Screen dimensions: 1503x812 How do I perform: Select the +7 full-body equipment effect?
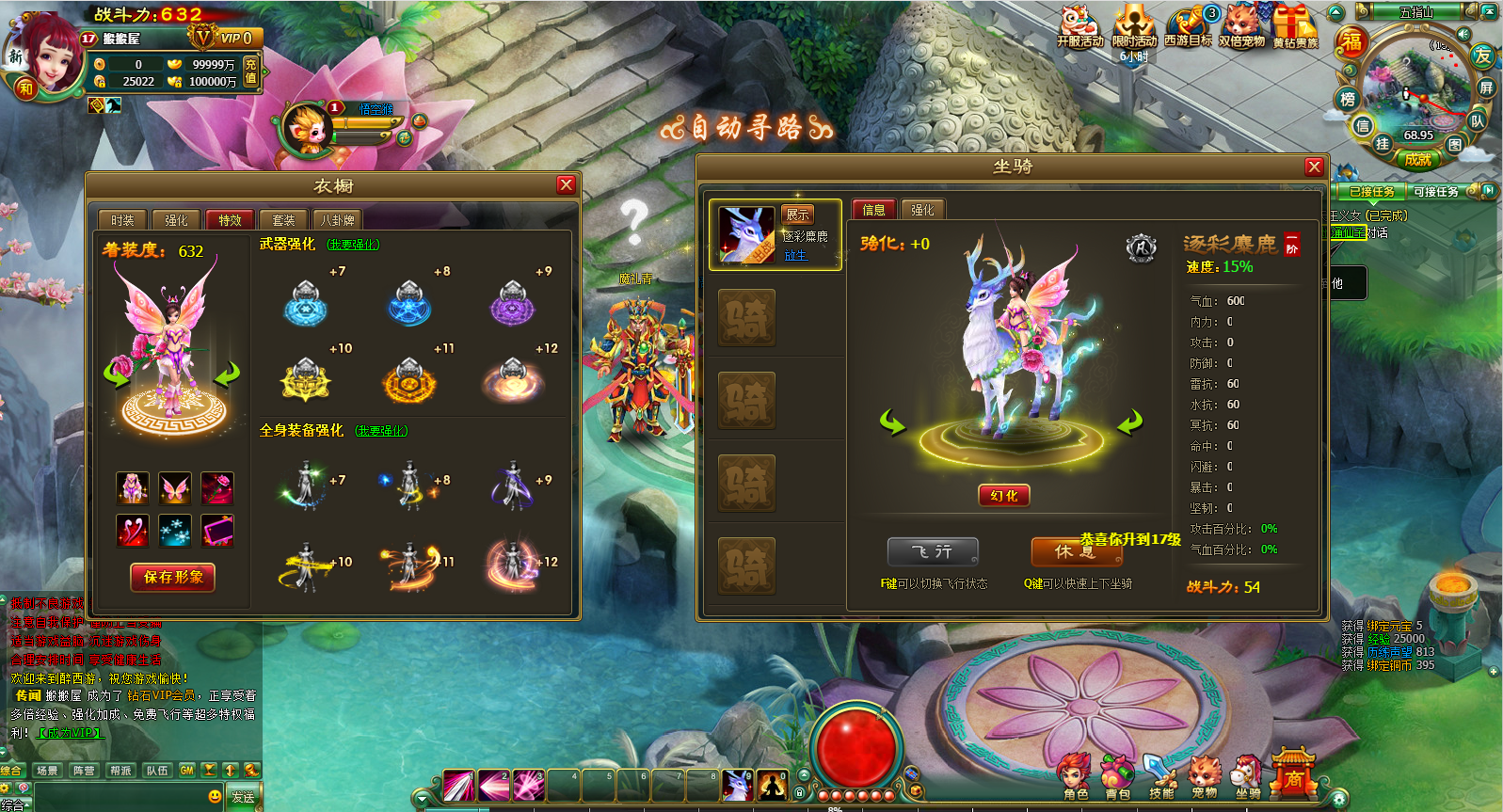pos(307,485)
